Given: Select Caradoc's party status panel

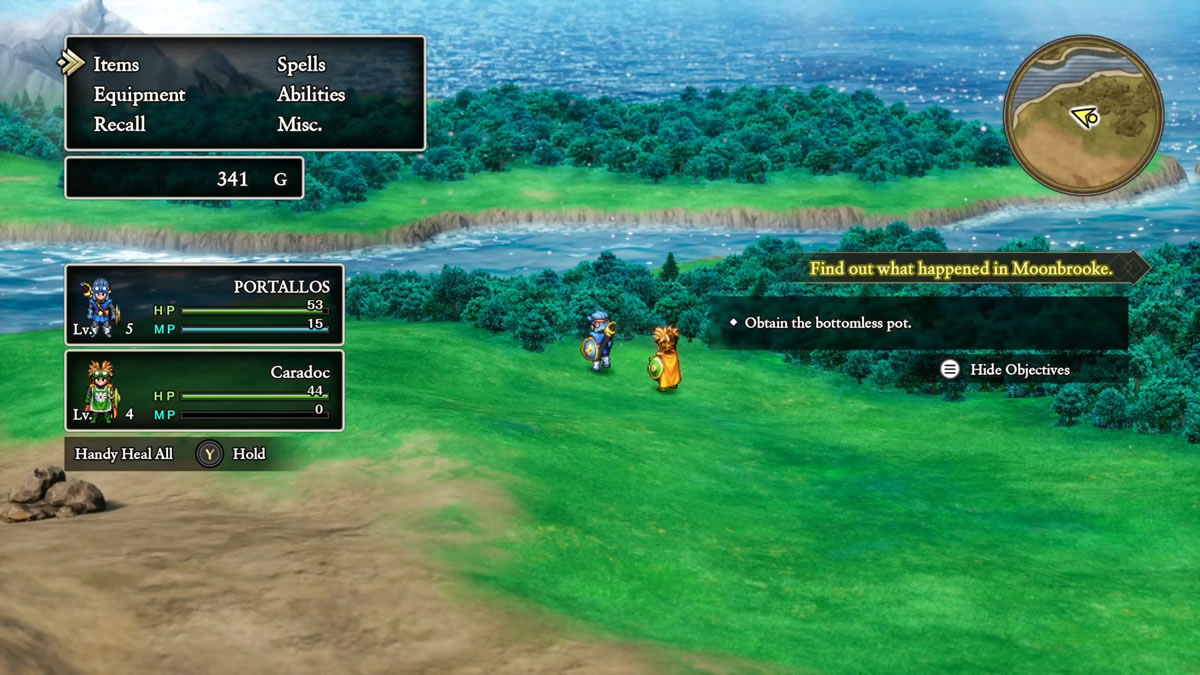Looking at the screenshot, I should point(204,390).
